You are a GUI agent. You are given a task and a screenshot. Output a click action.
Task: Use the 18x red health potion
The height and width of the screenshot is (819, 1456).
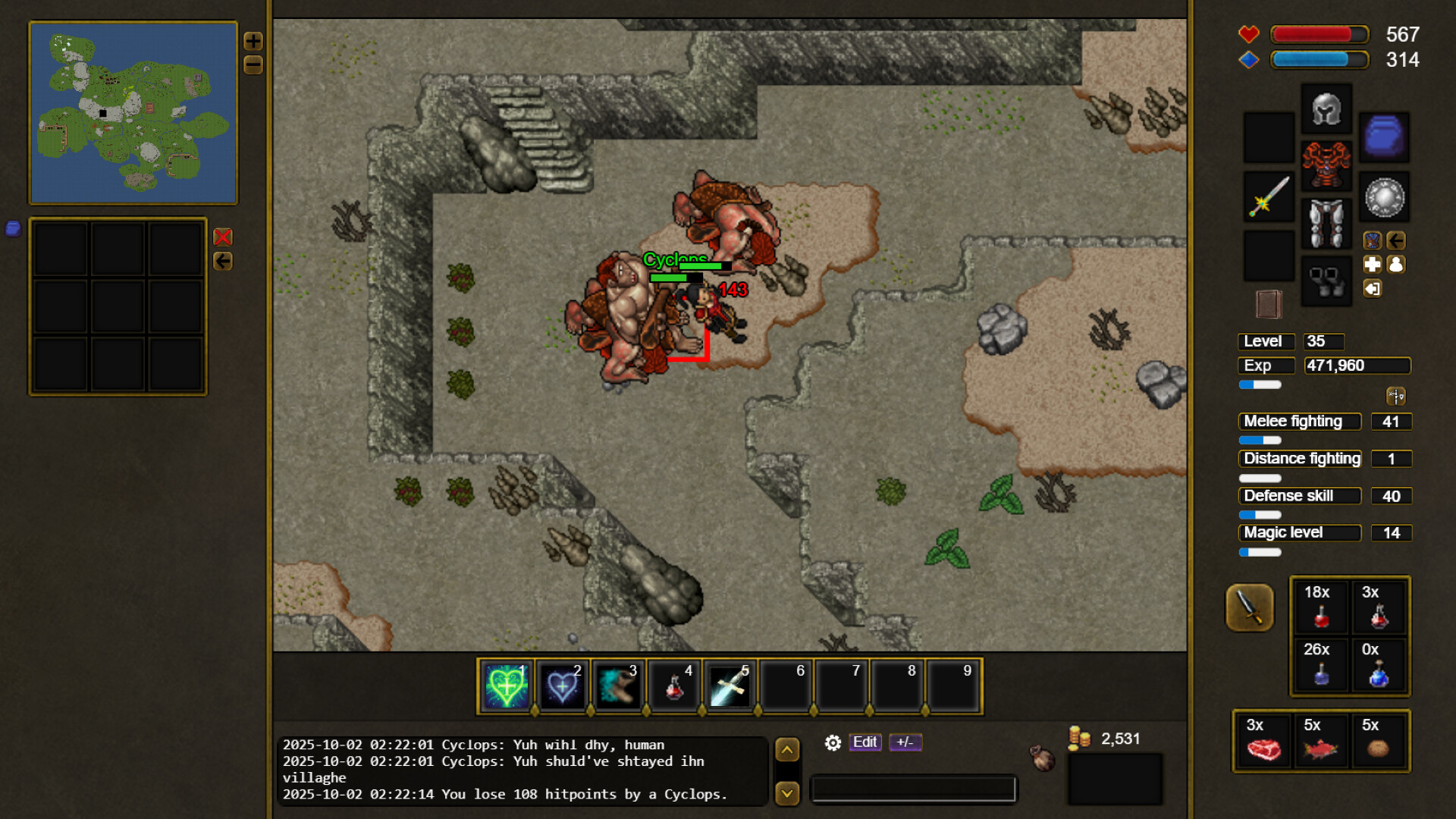[1320, 607]
